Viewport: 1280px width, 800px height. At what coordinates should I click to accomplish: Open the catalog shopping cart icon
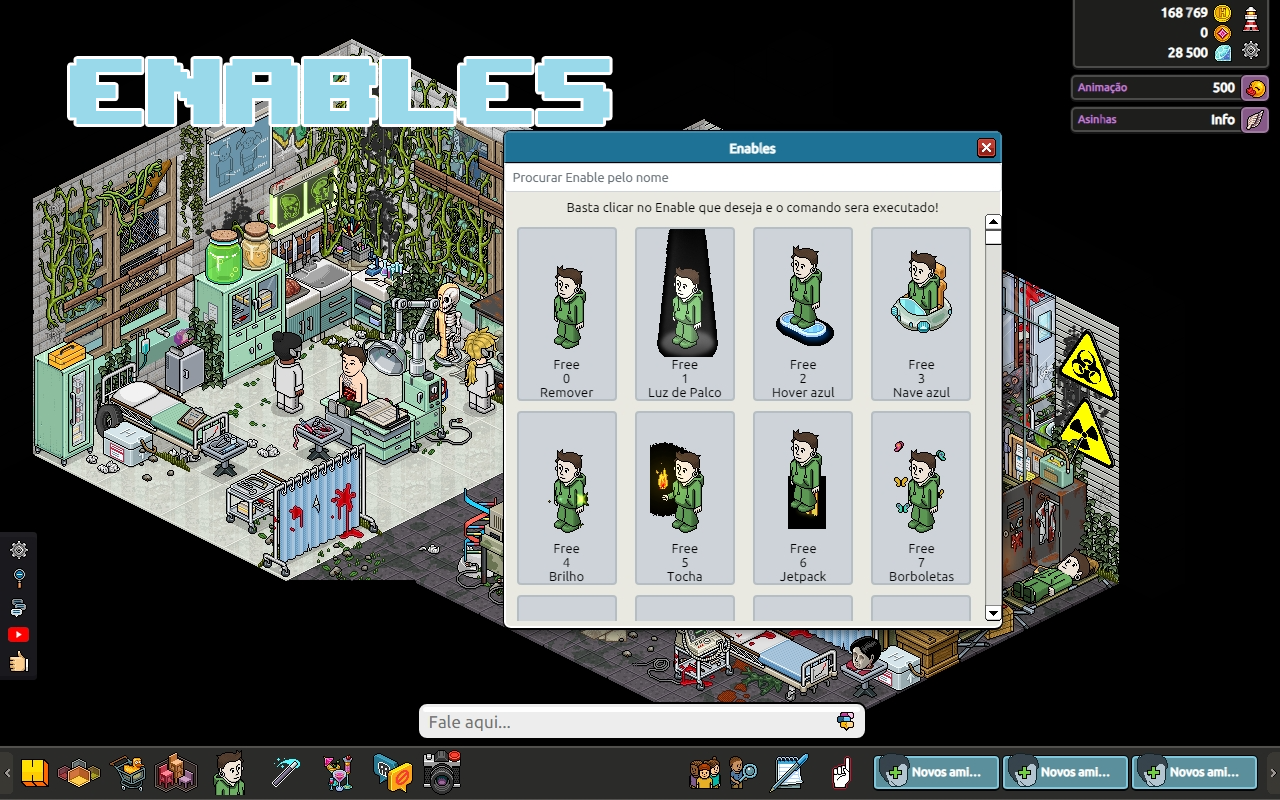128,772
